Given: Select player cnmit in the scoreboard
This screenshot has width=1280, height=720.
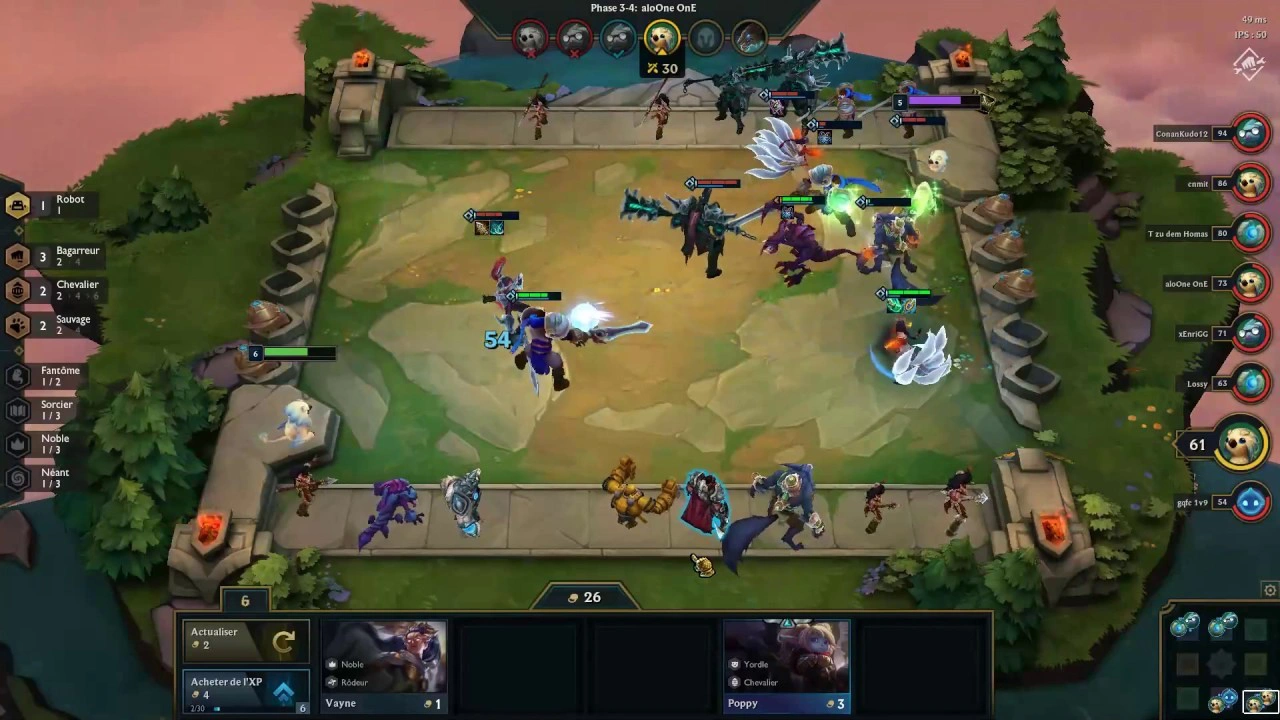Looking at the screenshot, I should (1250, 183).
